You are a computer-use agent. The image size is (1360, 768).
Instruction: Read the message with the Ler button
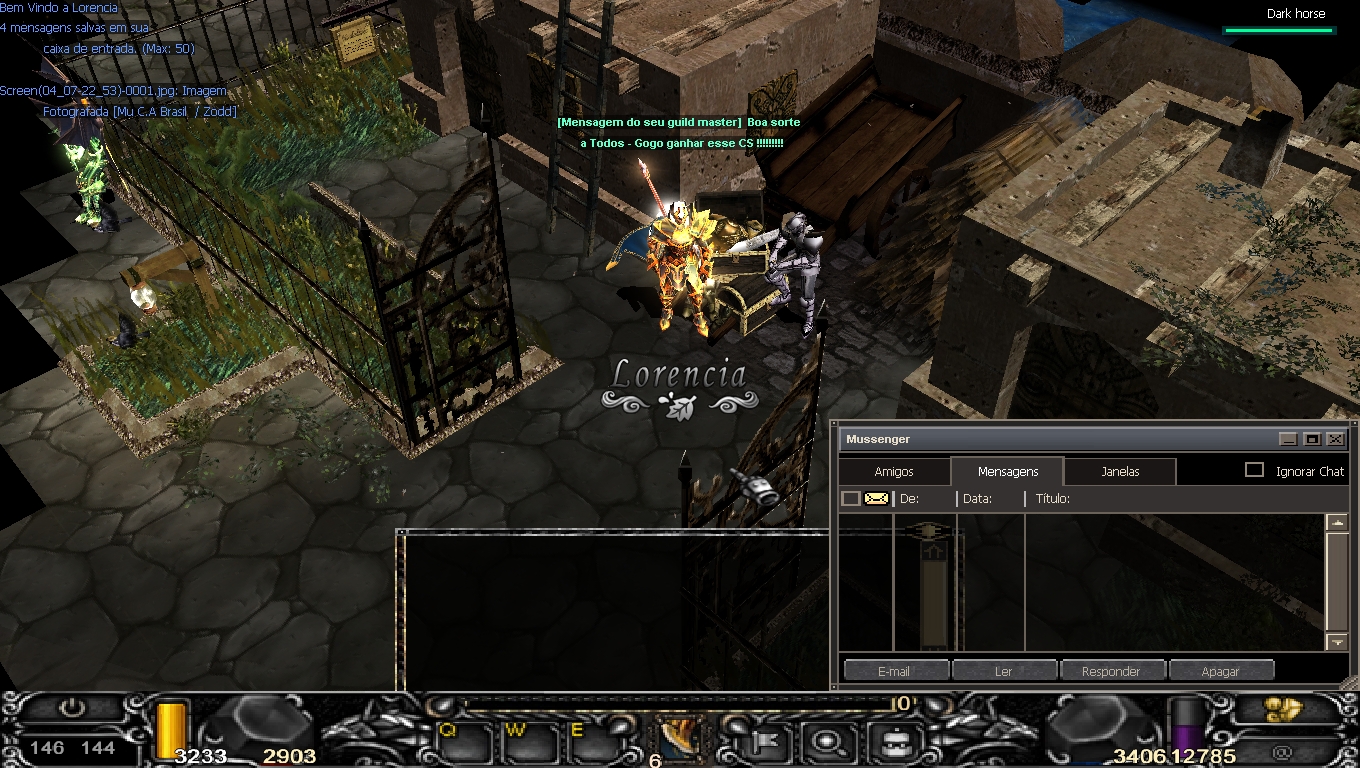click(x=1003, y=671)
